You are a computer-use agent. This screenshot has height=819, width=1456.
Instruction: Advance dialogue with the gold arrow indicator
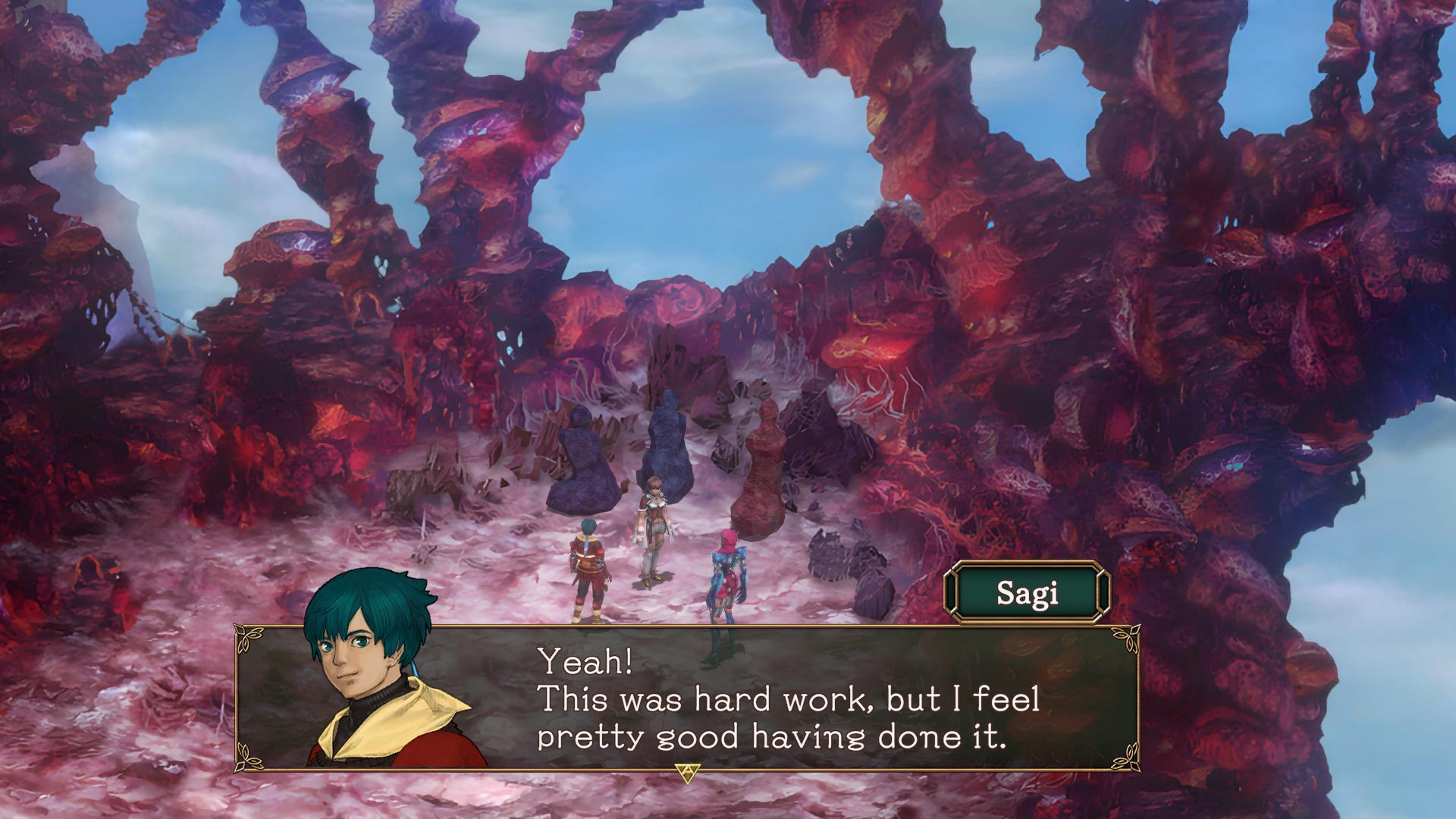tap(687, 773)
